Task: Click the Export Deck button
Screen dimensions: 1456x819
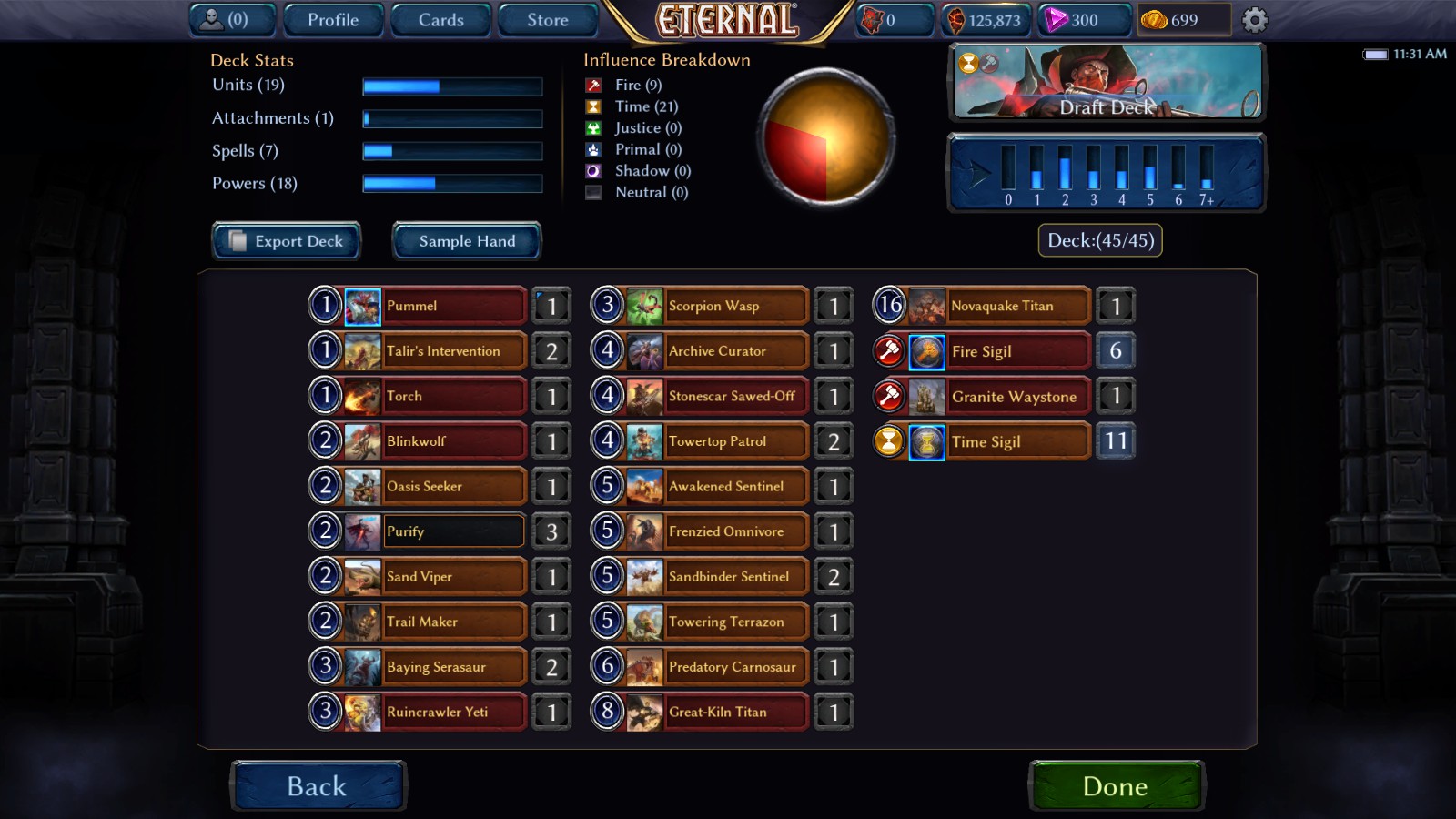Action: [x=286, y=240]
